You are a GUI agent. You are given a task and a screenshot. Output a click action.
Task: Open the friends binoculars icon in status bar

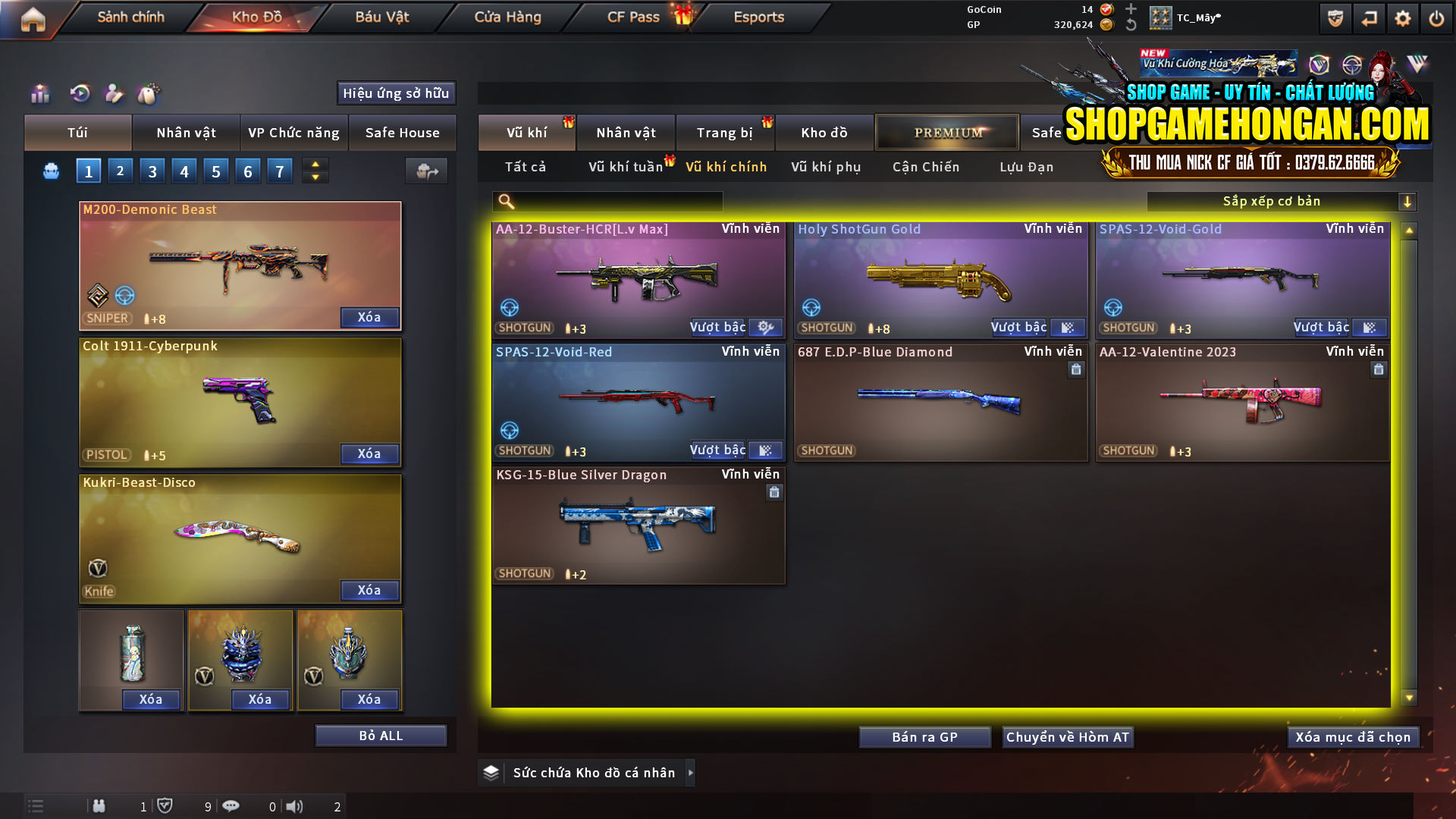tap(99, 806)
